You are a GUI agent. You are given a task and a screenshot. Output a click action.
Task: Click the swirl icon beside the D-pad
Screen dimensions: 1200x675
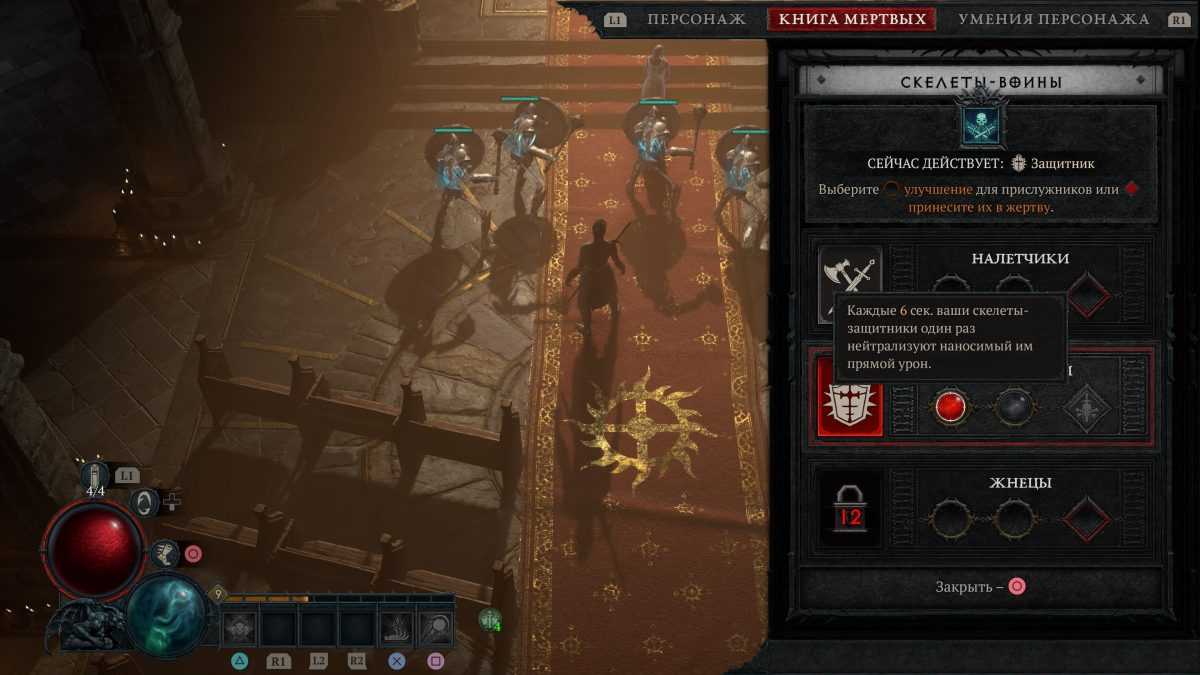click(x=146, y=501)
